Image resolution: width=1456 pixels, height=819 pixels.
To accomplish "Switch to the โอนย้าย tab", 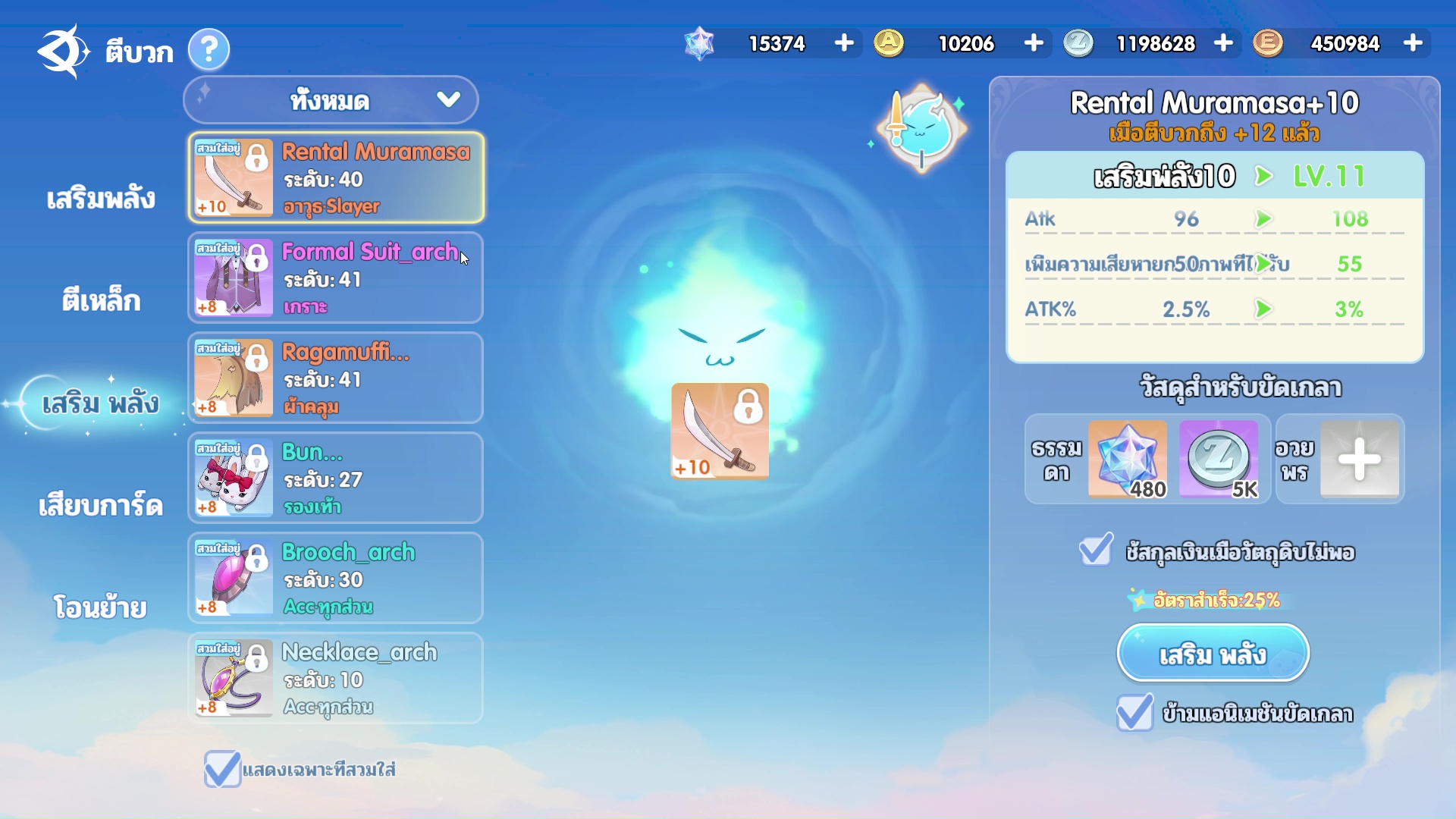I will (x=101, y=607).
